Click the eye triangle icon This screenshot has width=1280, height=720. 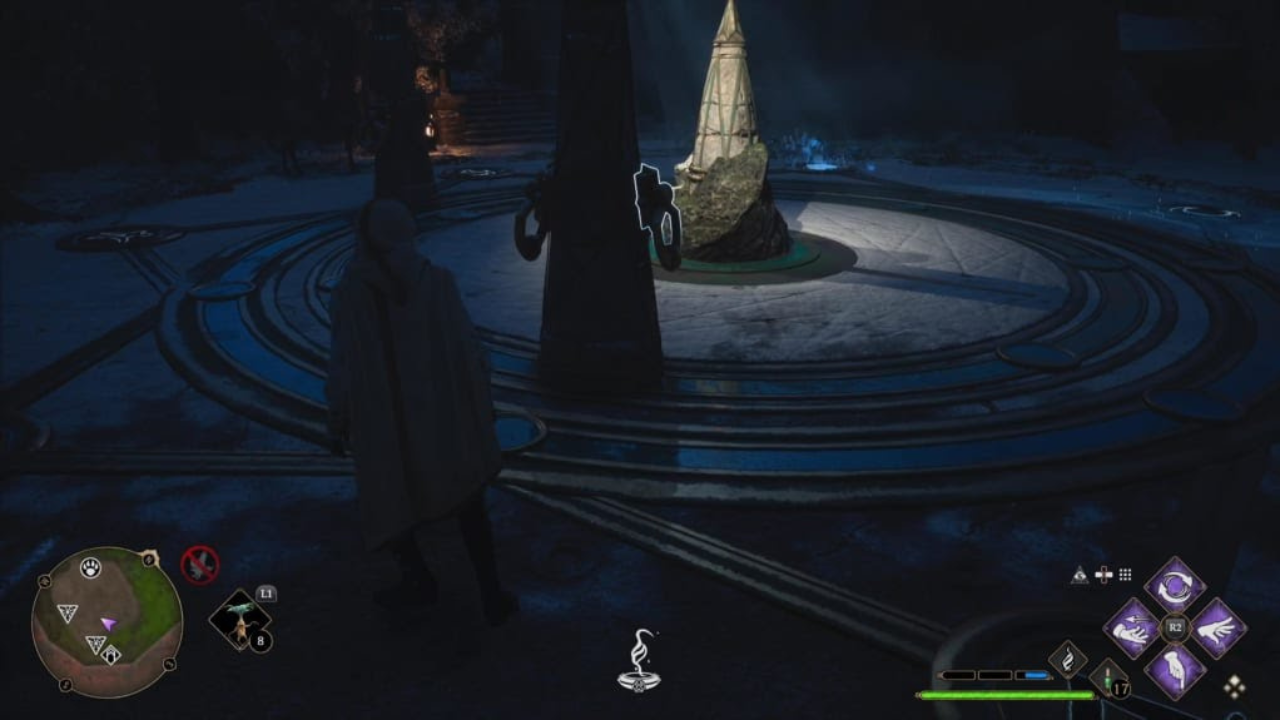pos(1079,575)
